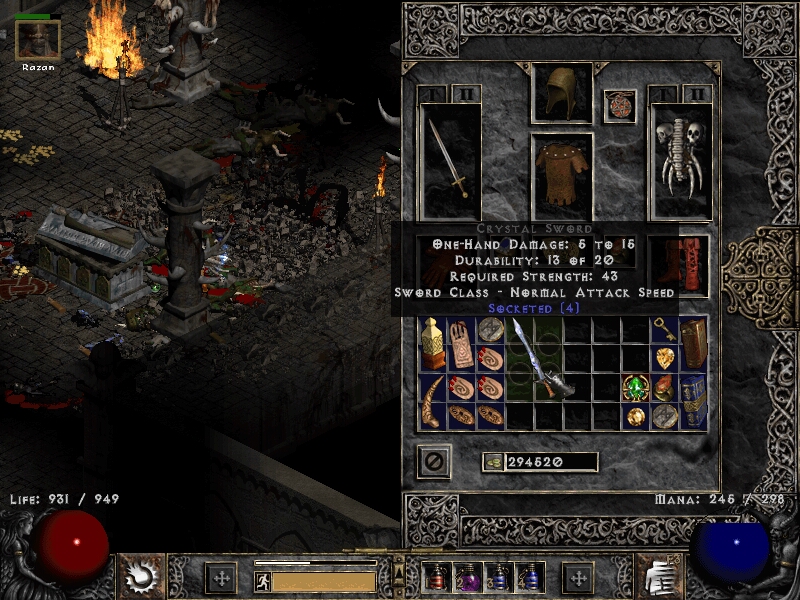Click the Razan hireling portrait
The height and width of the screenshot is (600, 800).
pyautogui.click(x=38, y=40)
